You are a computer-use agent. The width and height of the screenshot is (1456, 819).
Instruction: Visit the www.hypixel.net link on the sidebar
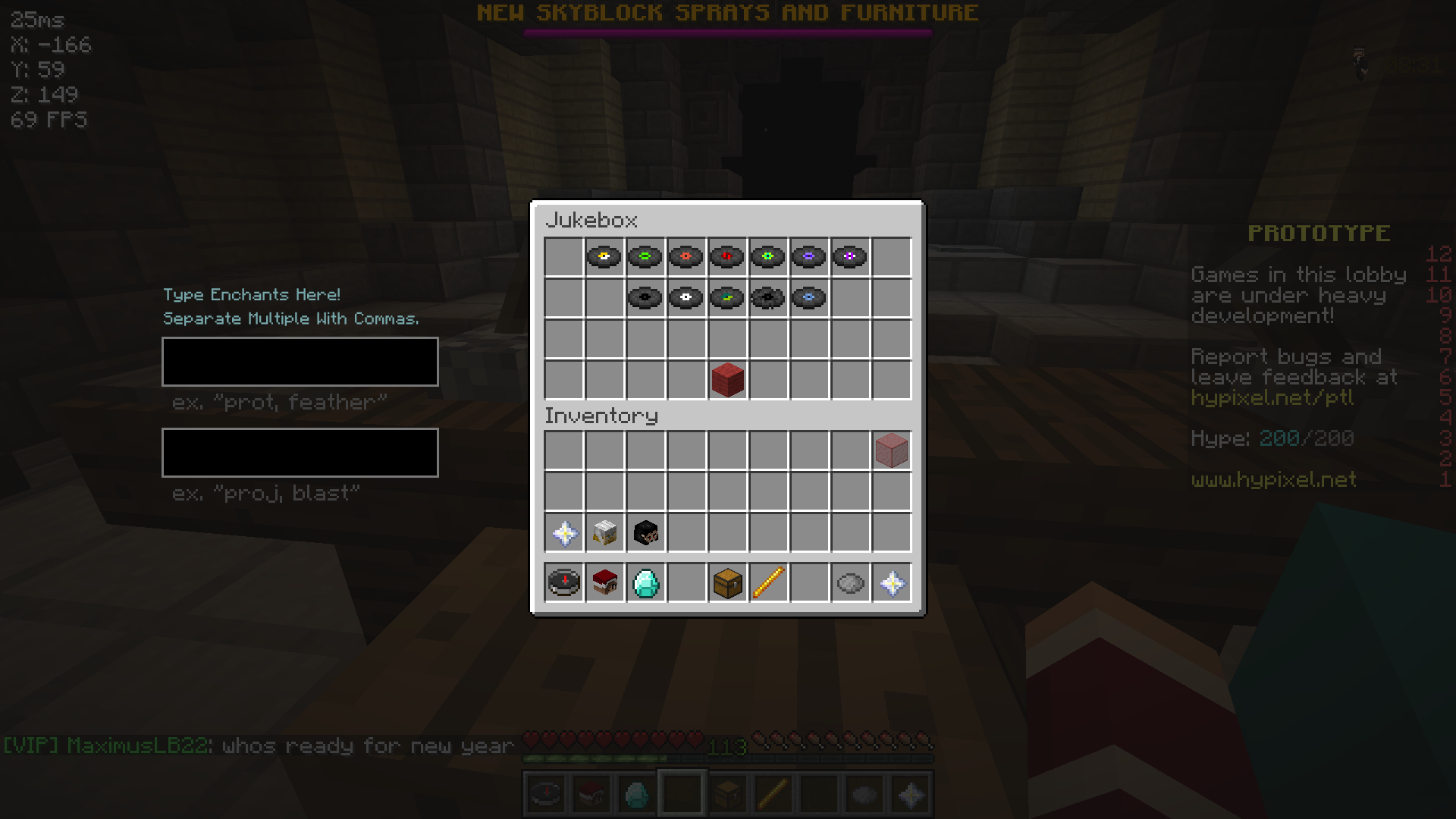(1272, 479)
